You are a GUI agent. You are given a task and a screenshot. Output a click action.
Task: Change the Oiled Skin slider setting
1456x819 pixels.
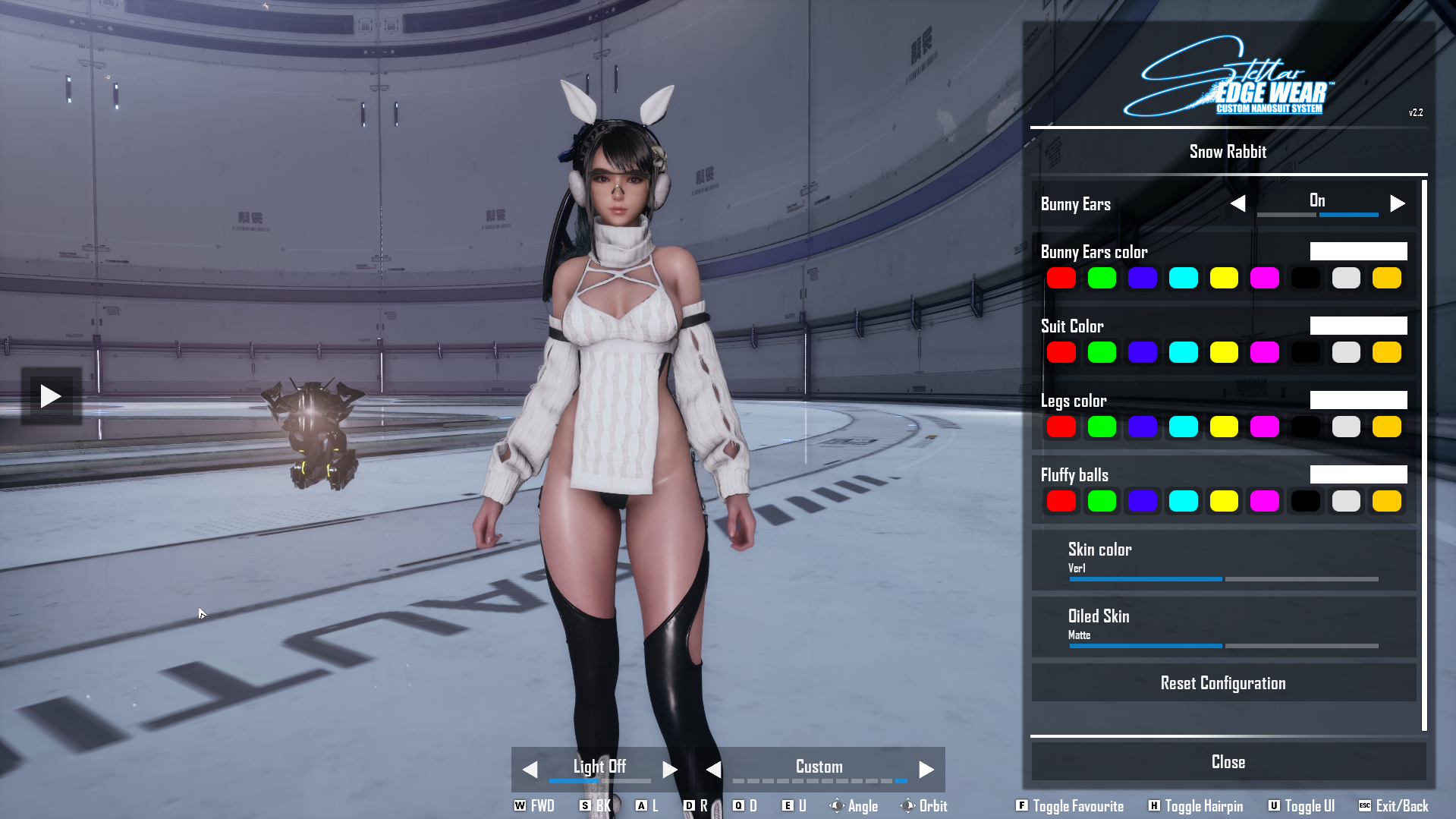click(1223, 646)
